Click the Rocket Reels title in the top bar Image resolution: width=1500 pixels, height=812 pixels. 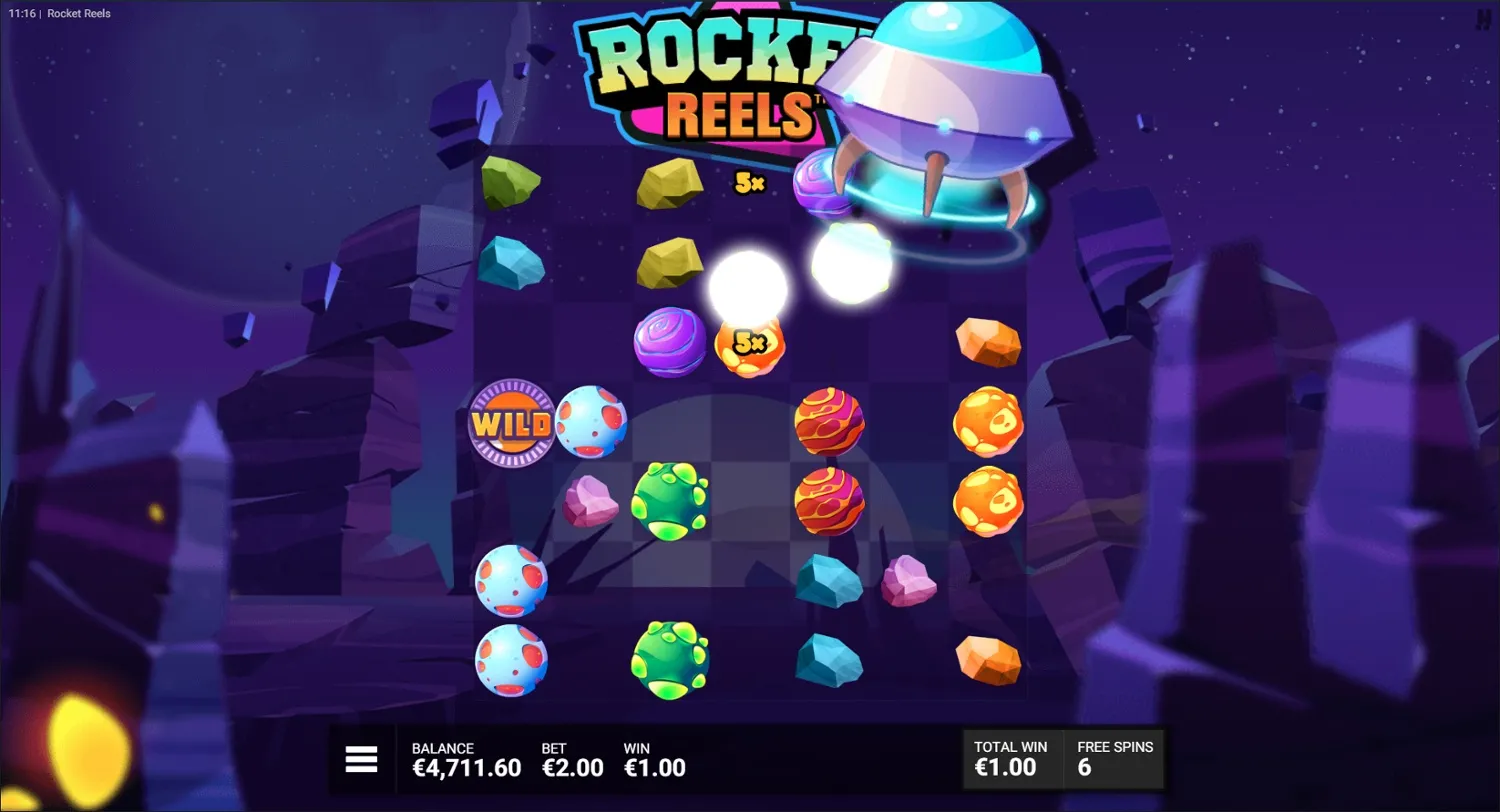(80, 13)
